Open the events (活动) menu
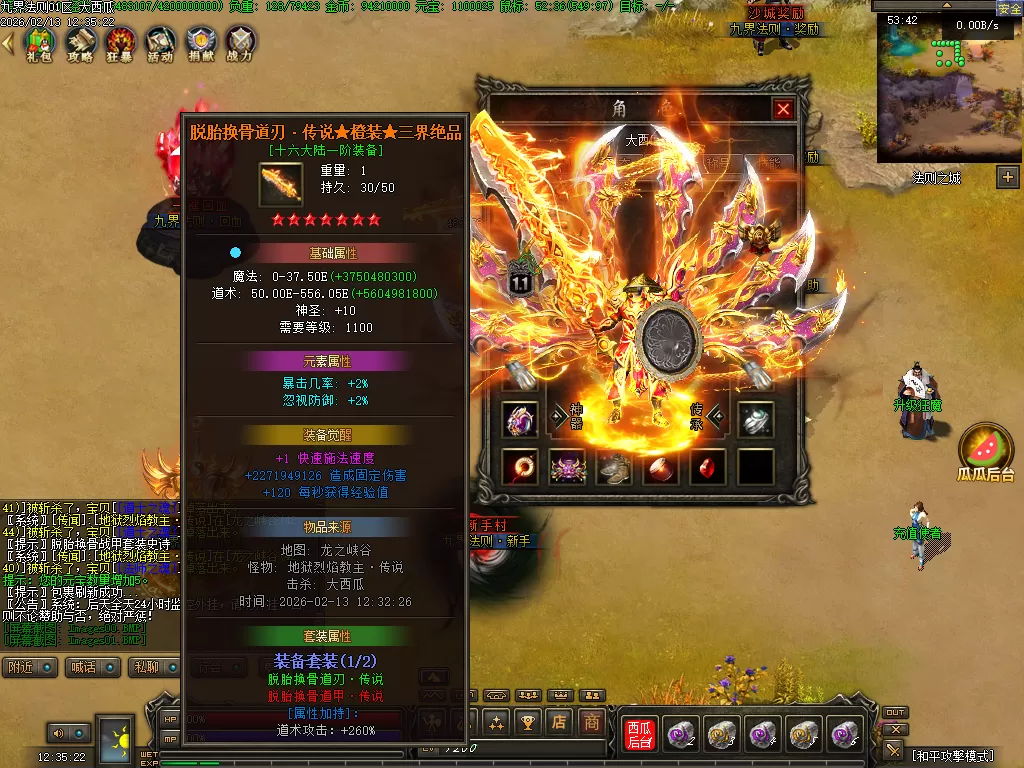 coord(160,43)
